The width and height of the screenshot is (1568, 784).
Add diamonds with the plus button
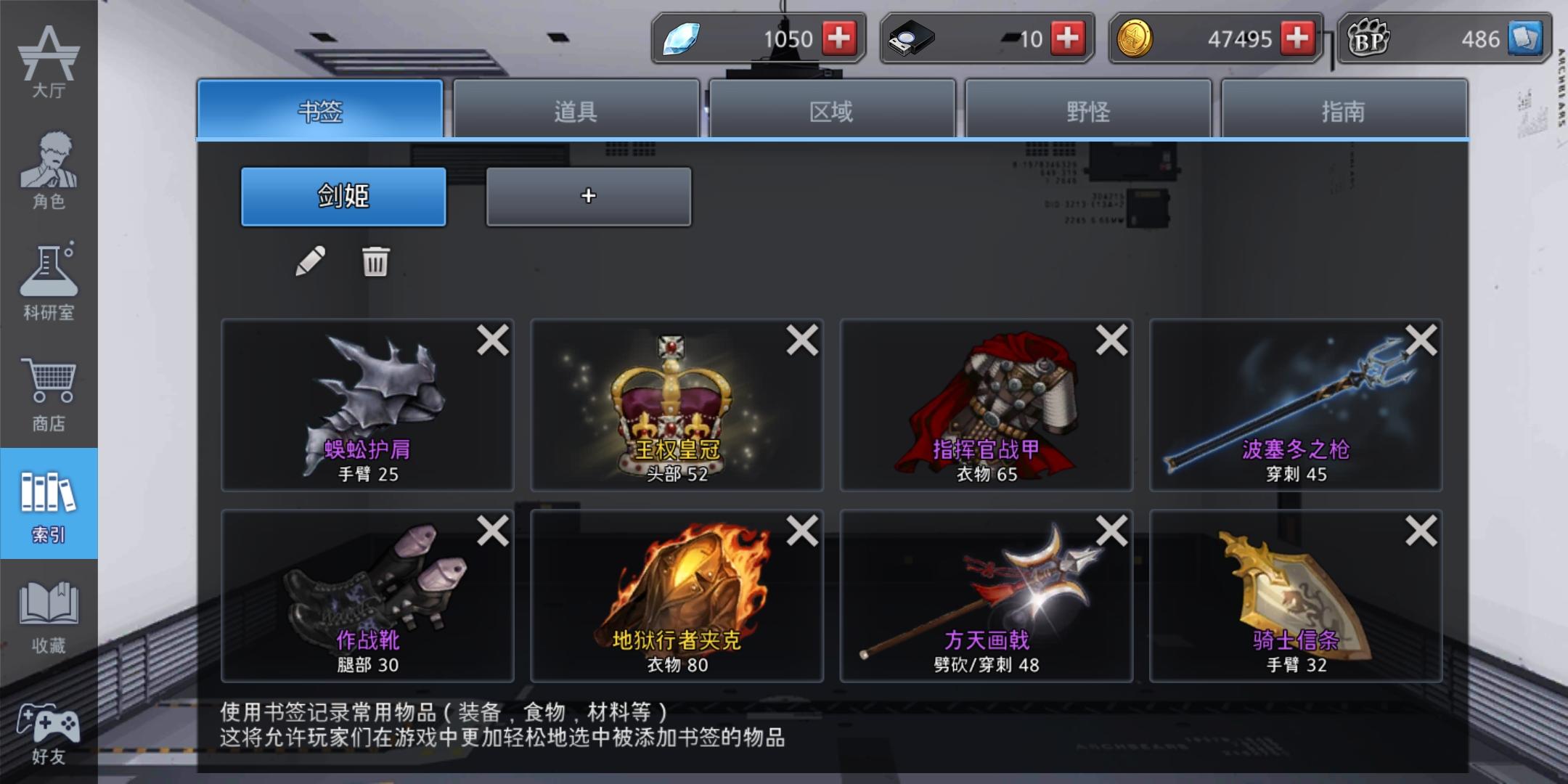click(x=840, y=40)
